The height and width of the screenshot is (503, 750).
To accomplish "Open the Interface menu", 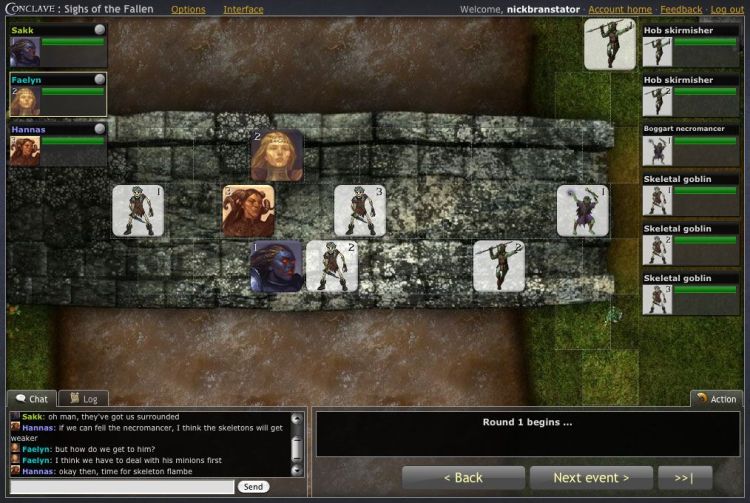I will [243, 10].
